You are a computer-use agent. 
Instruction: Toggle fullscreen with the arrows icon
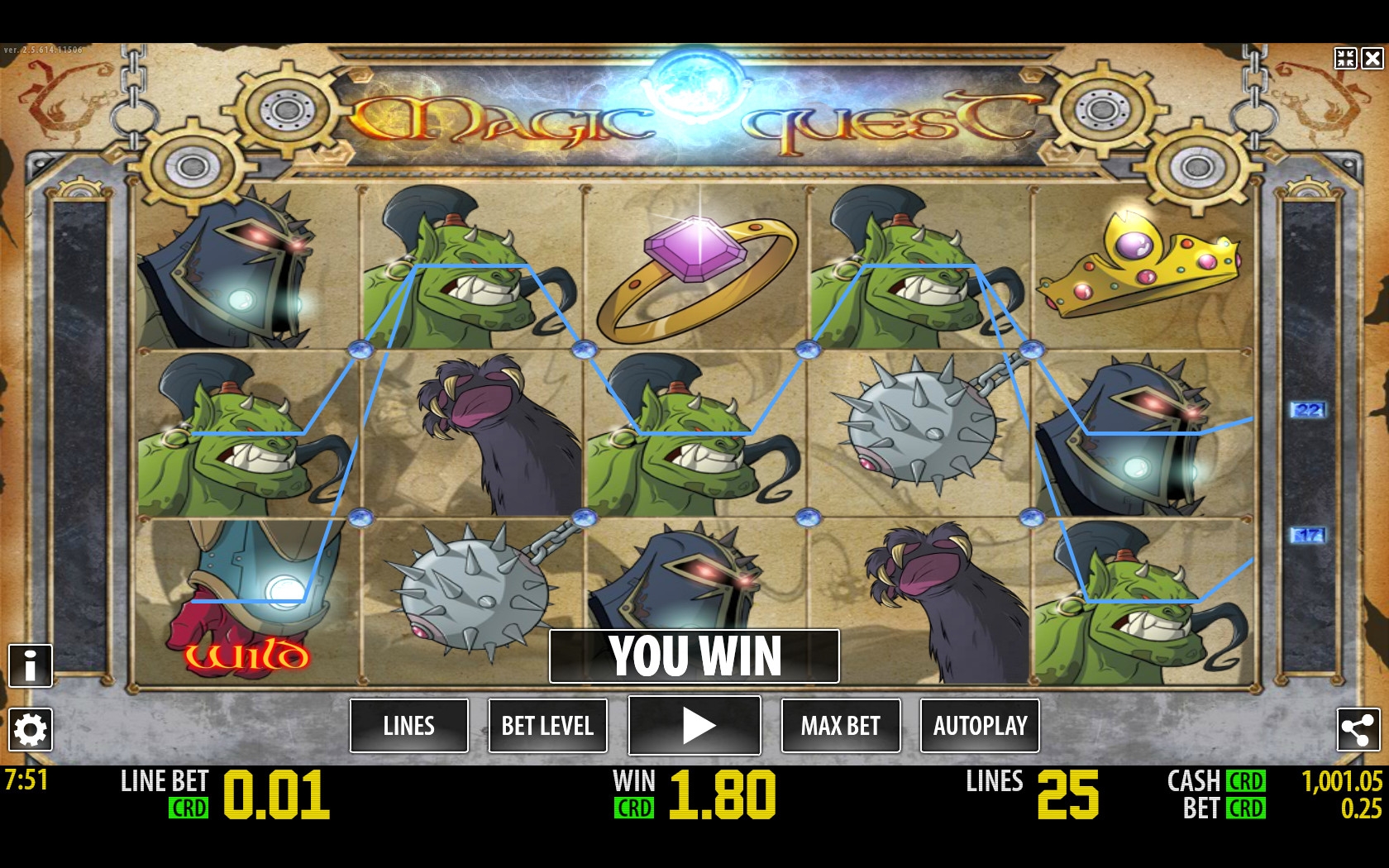(x=1345, y=58)
